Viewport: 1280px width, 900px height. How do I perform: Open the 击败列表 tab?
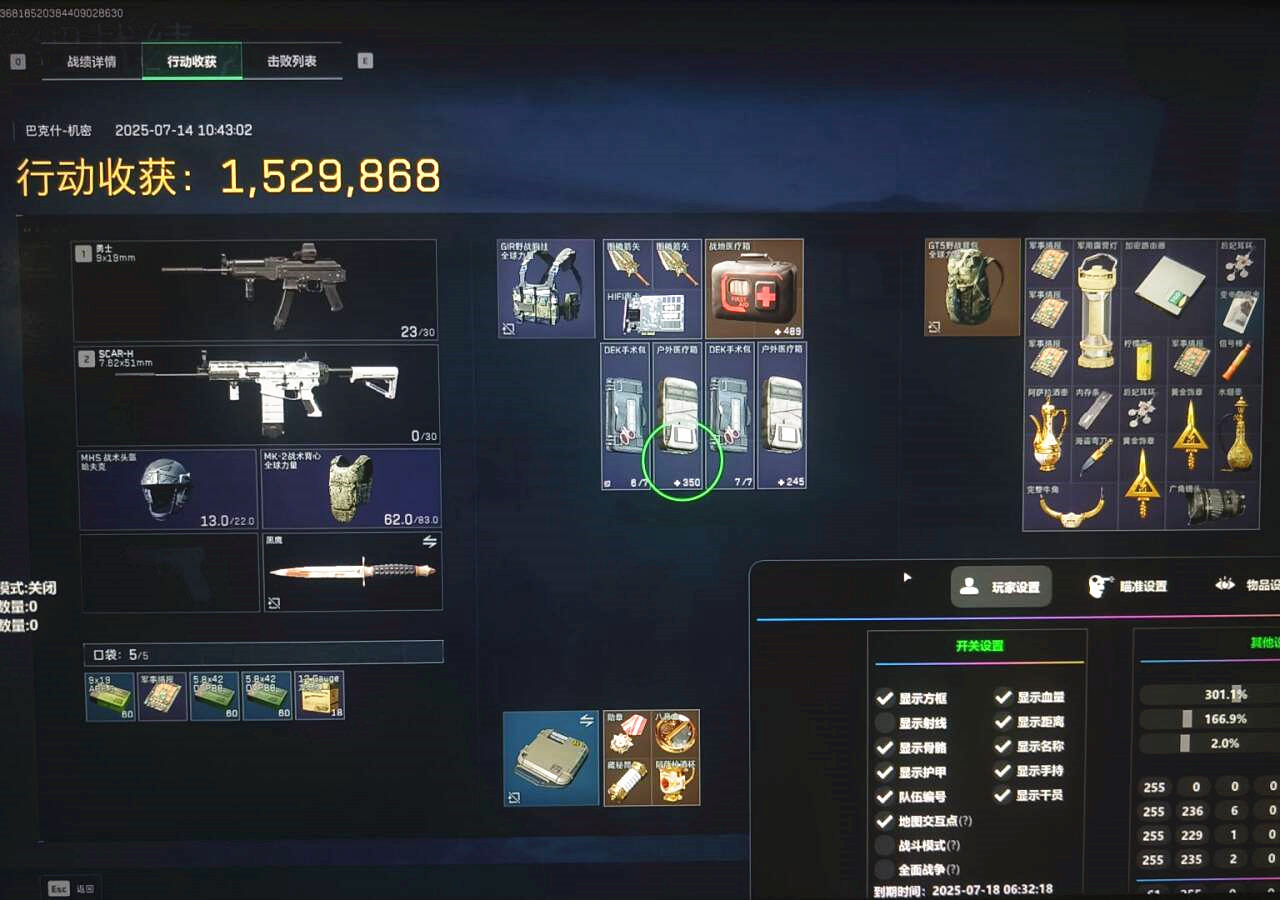pyautogui.click(x=291, y=62)
